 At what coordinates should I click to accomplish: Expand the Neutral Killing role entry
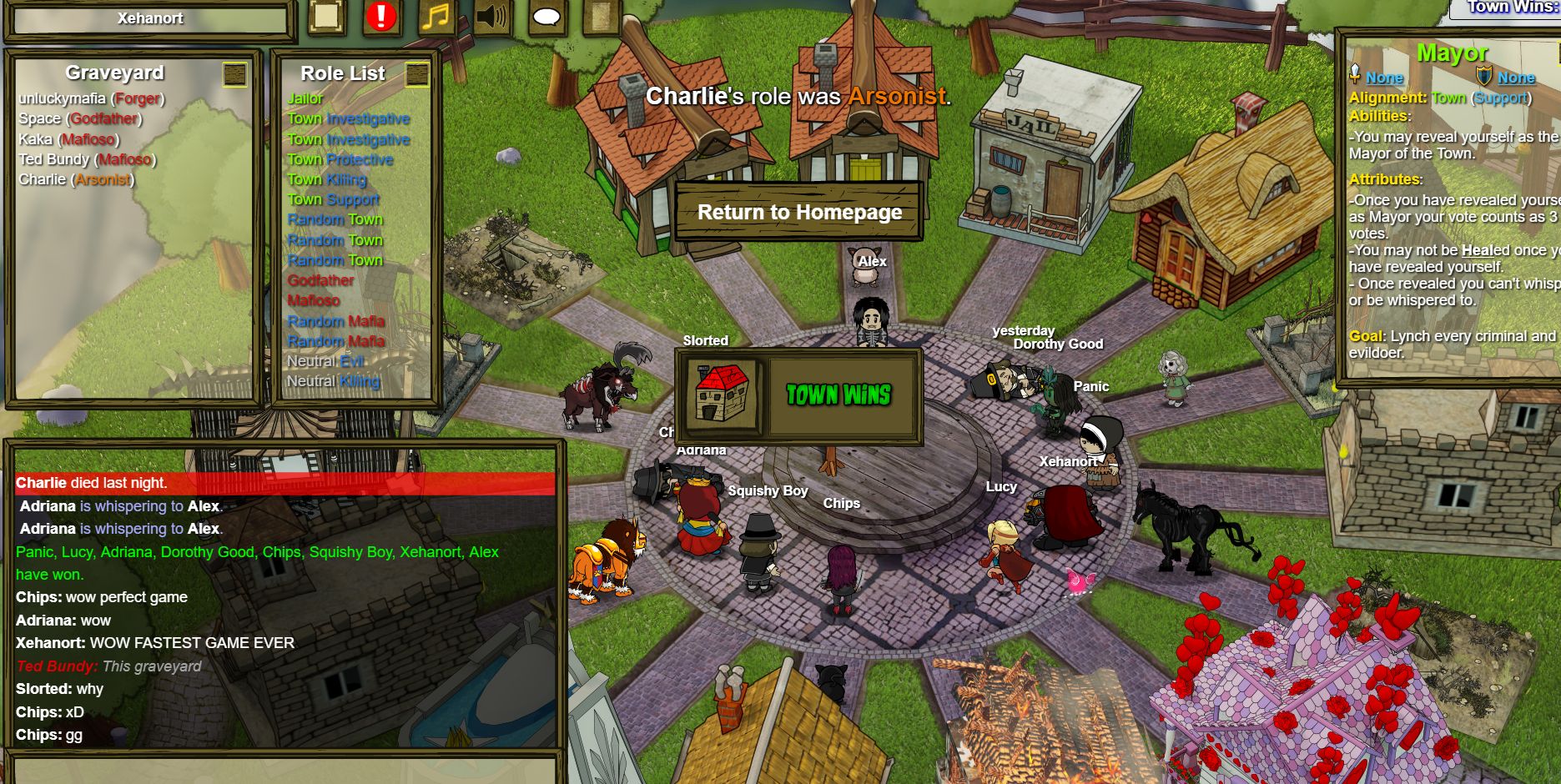pyautogui.click(x=333, y=381)
